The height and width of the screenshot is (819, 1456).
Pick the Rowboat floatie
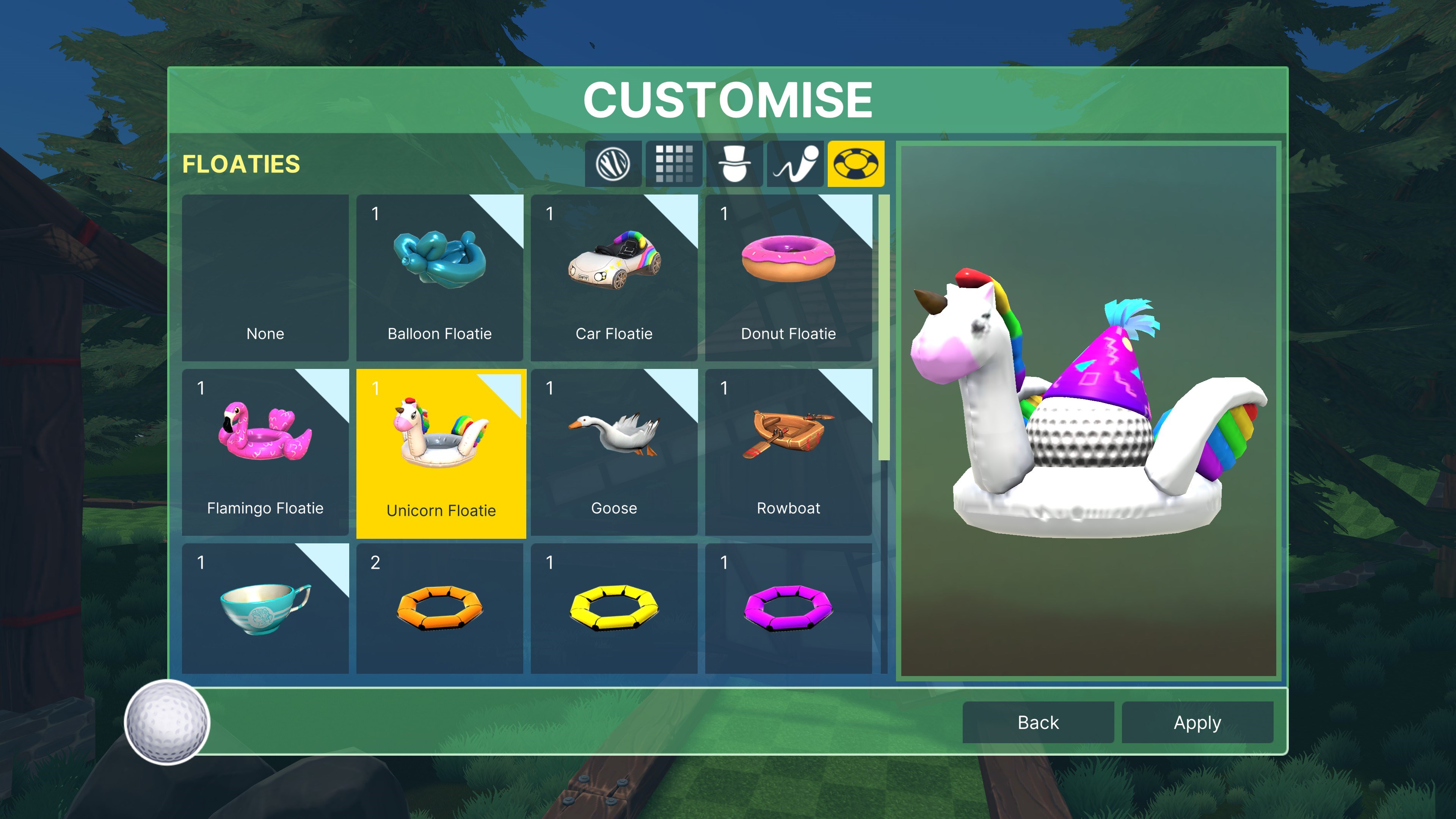click(789, 452)
